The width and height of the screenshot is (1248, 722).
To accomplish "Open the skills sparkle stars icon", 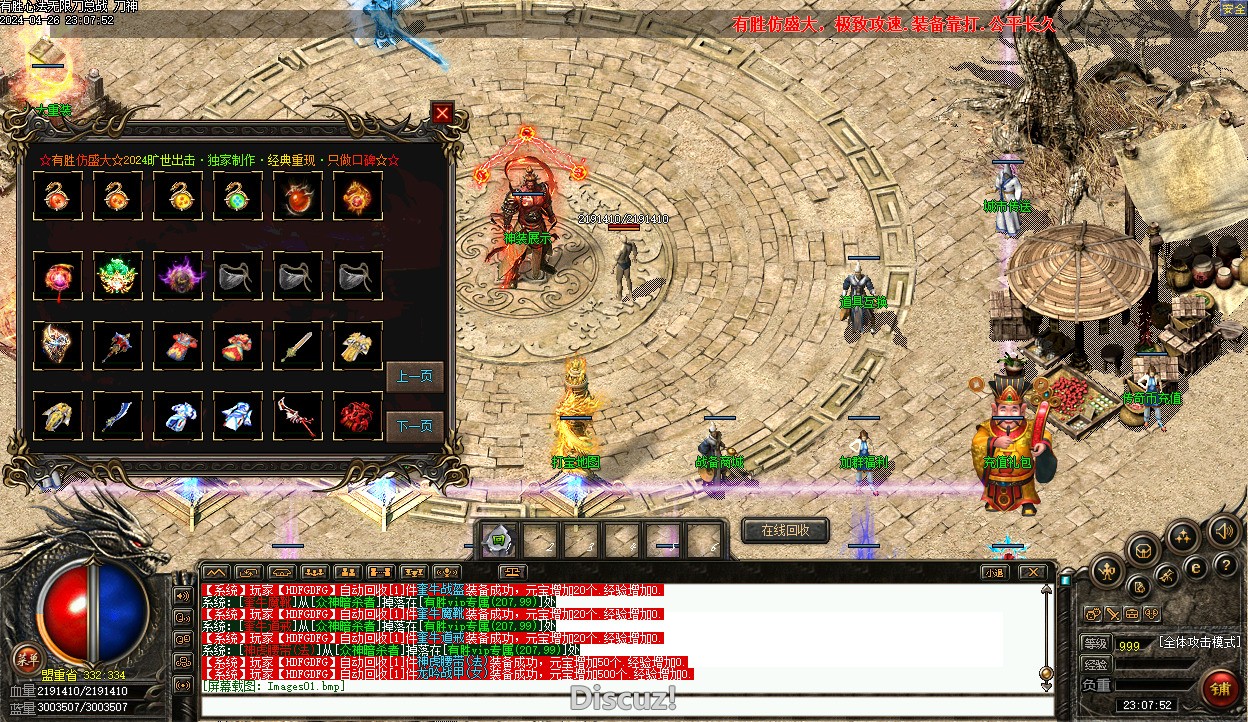I will [x=1183, y=536].
